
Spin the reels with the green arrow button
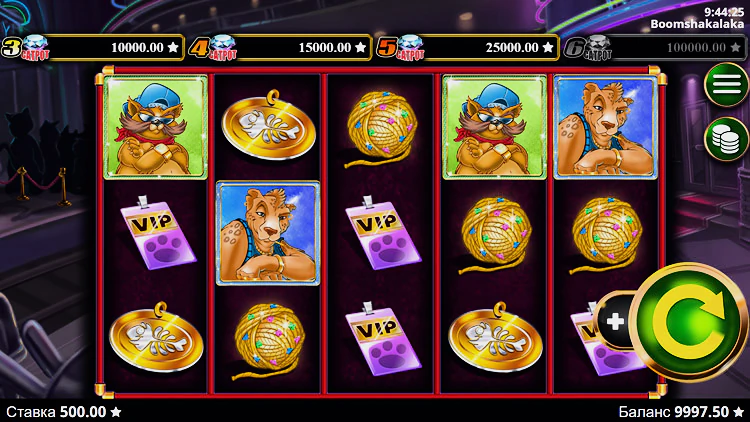(688, 322)
